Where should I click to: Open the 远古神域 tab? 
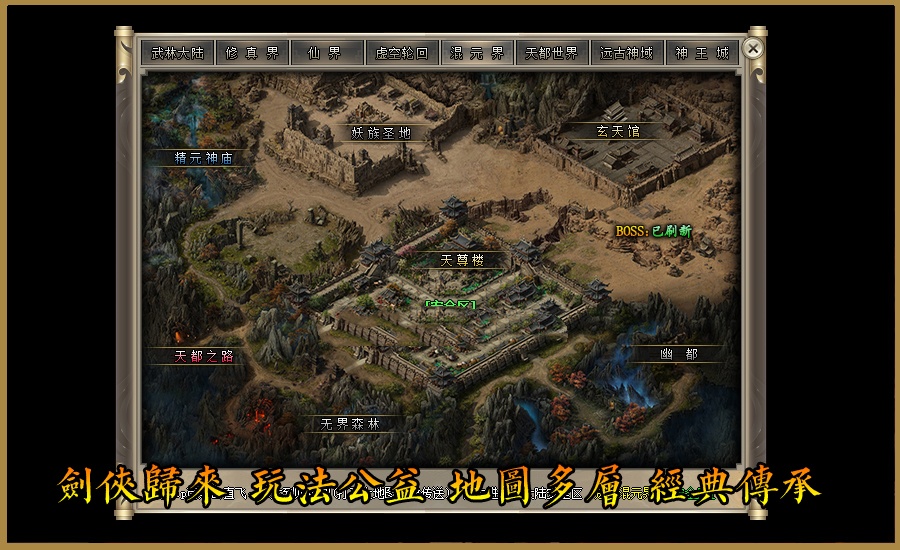click(627, 53)
